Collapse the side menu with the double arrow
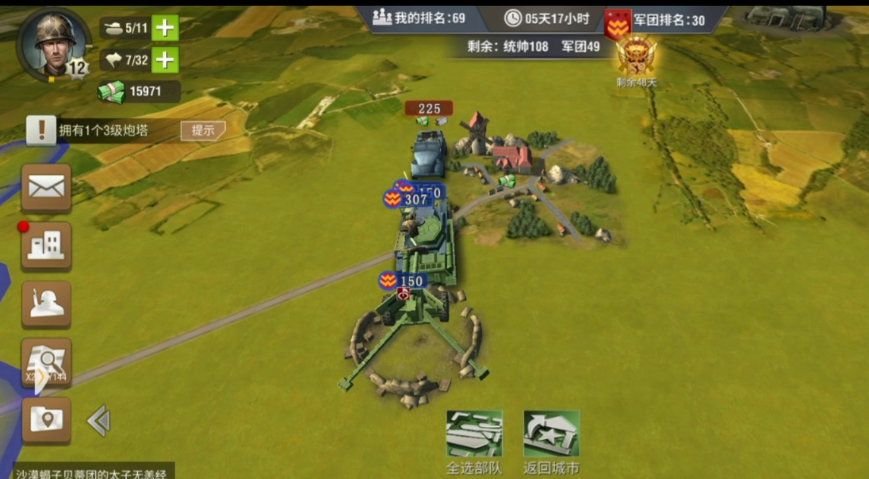Image resolution: width=869 pixels, height=479 pixels. point(98,421)
